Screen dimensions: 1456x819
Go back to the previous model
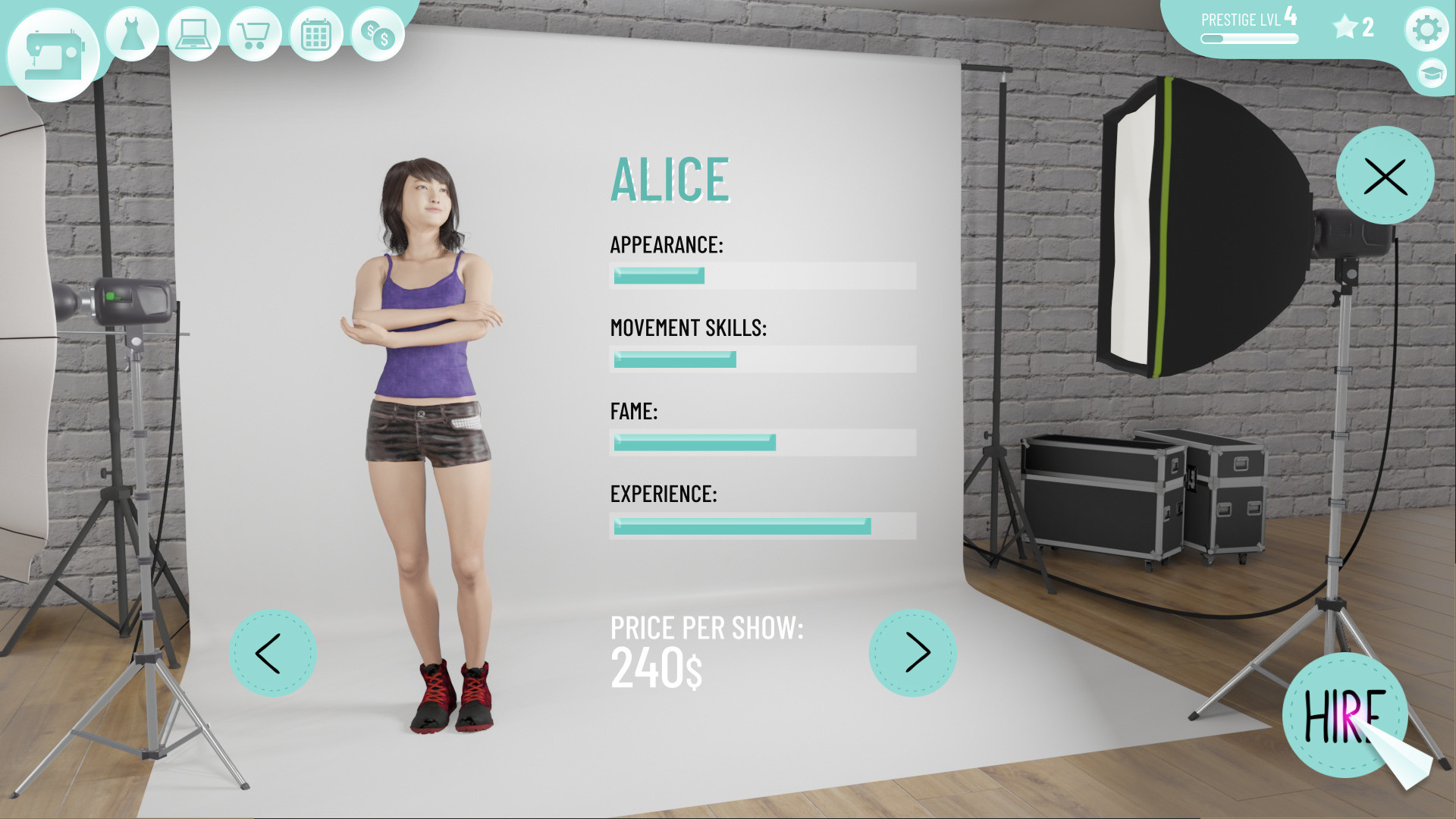pyautogui.click(x=271, y=652)
